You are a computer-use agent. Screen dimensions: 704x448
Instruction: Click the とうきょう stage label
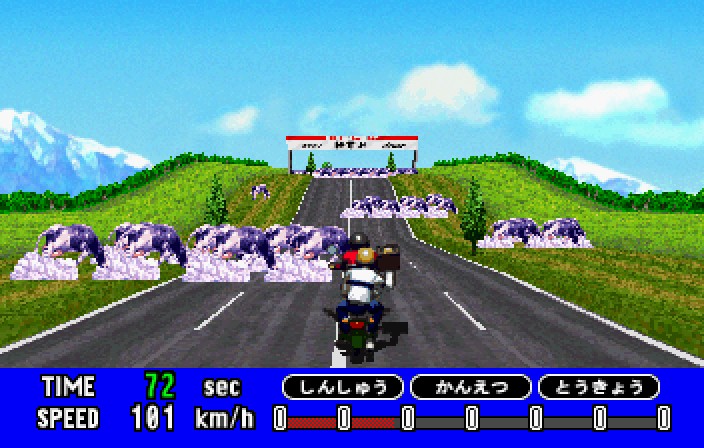coord(598,387)
